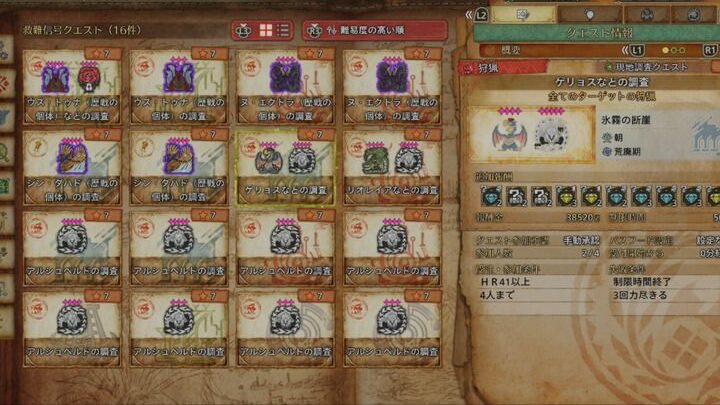The image size is (720, 405).
Task: Switch to the grid view layout
Action: coord(264,30)
